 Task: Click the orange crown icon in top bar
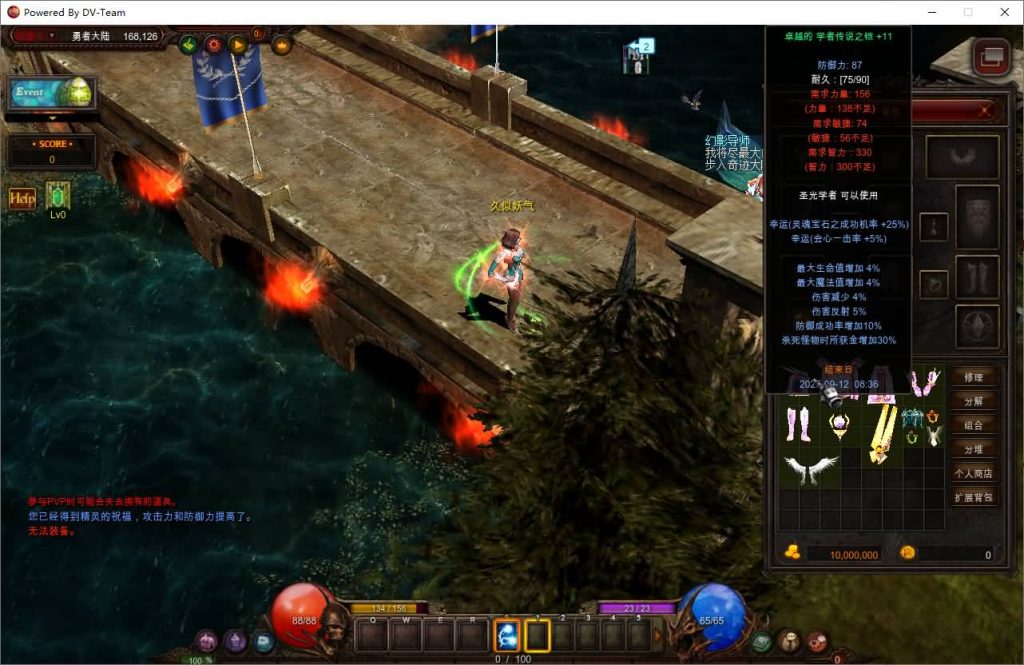coord(281,44)
